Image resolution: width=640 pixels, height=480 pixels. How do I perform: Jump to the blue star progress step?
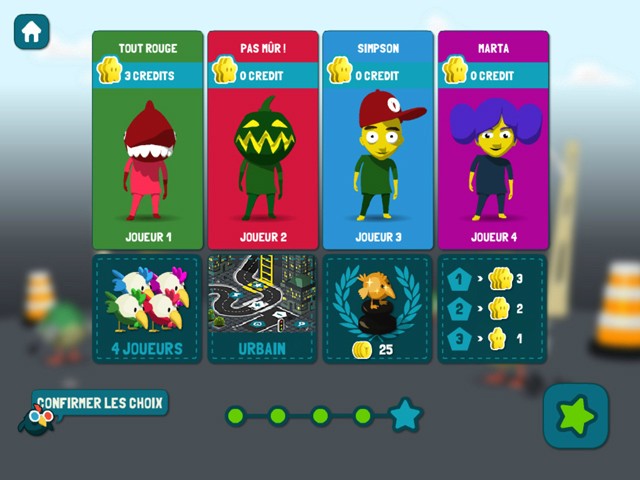point(405,415)
